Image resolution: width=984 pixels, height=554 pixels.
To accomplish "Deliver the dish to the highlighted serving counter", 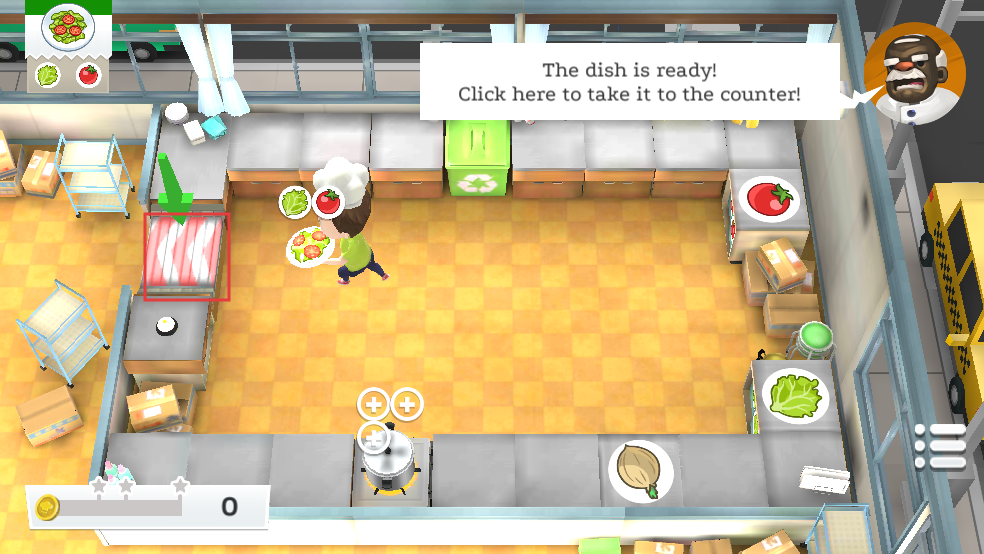I will tap(187, 255).
